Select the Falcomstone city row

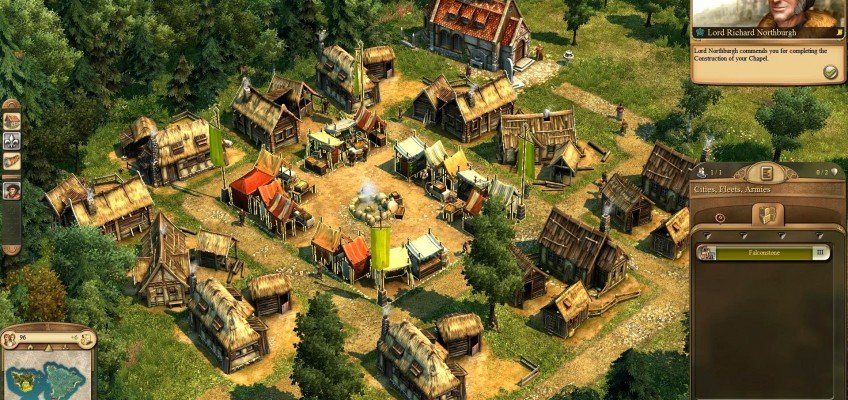(765, 253)
